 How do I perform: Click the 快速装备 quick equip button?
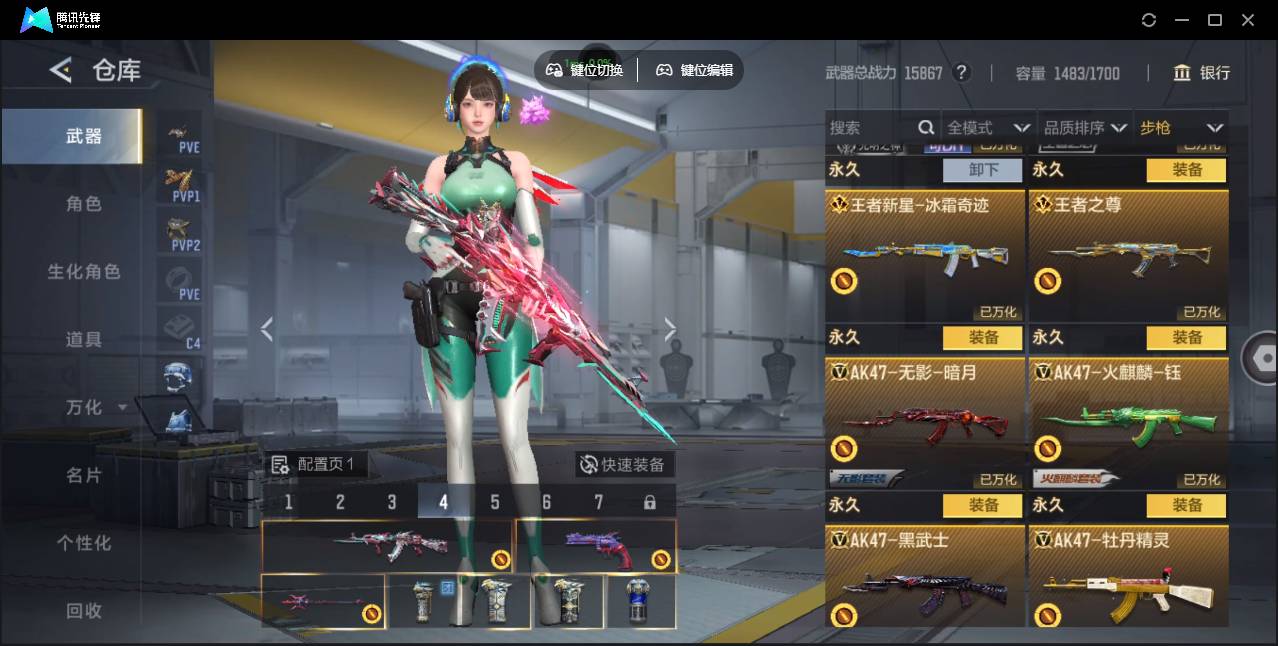[624, 465]
